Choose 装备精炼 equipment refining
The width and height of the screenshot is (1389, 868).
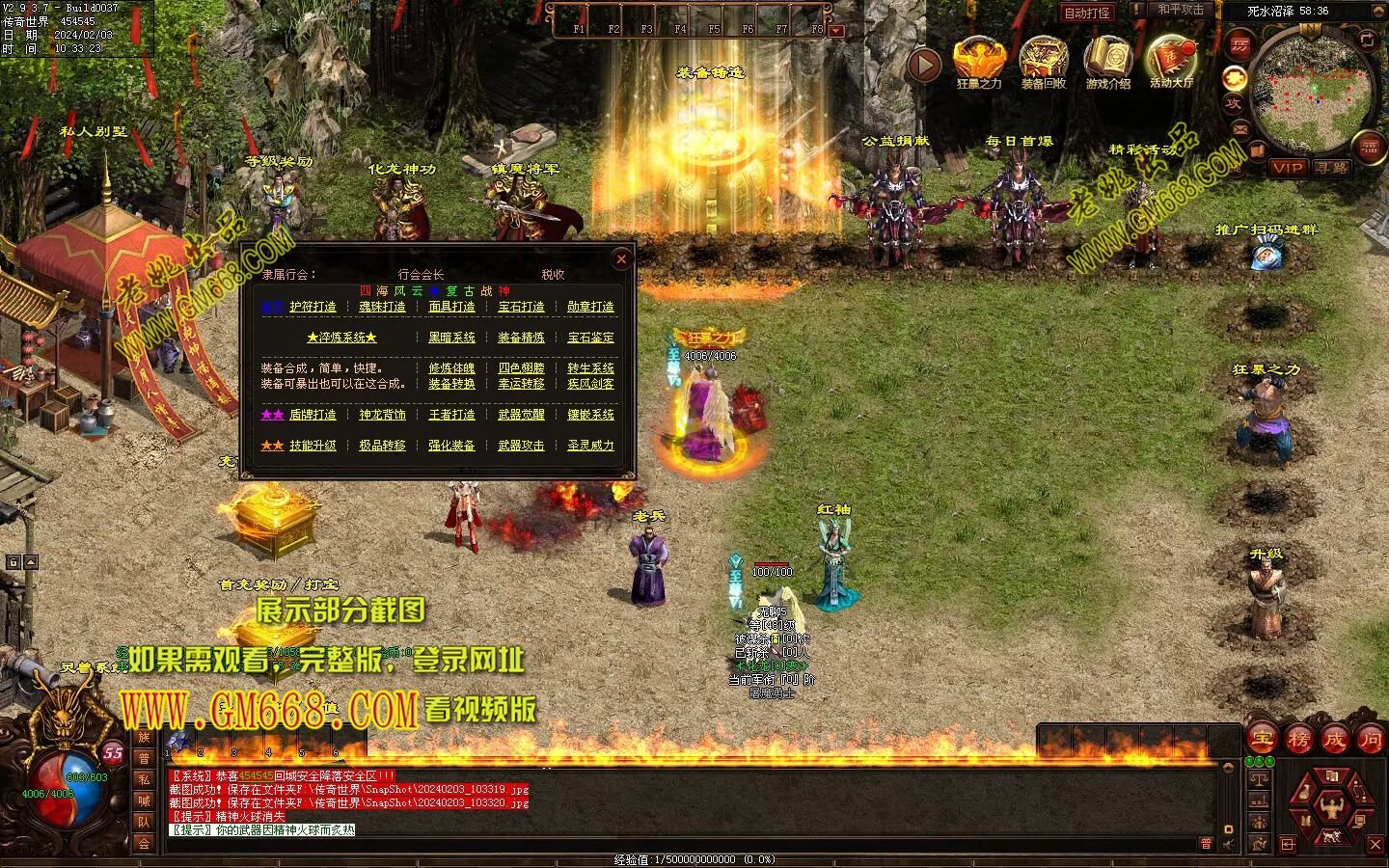tap(521, 338)
